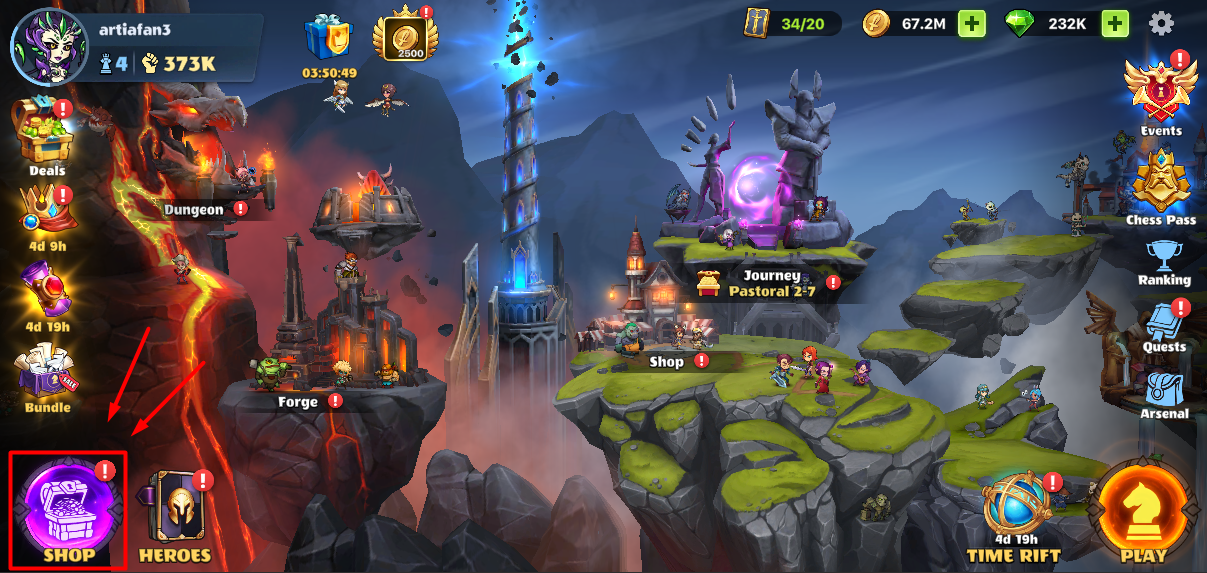Show the Ranking leaderboard
Viewport: 1207px width, 573px height.
(x=1163, y=262)
